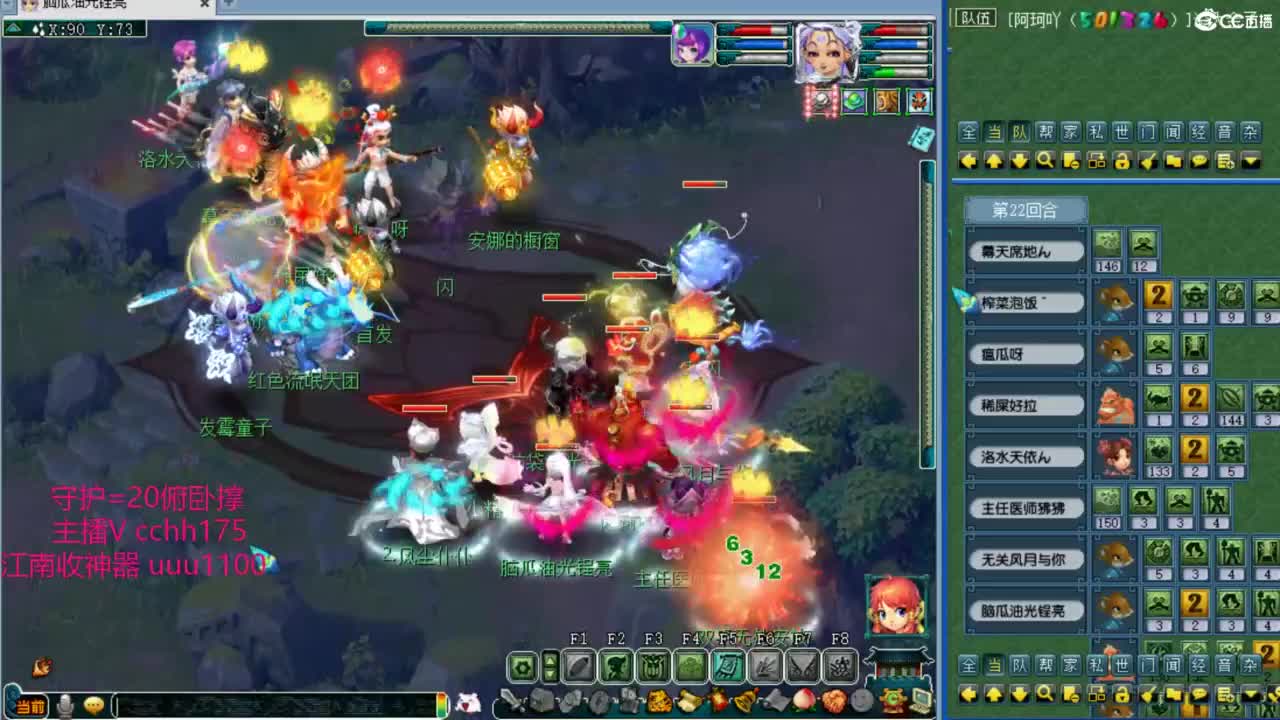
Task: Enable the 队 team chat channel
Action: 1018,131
